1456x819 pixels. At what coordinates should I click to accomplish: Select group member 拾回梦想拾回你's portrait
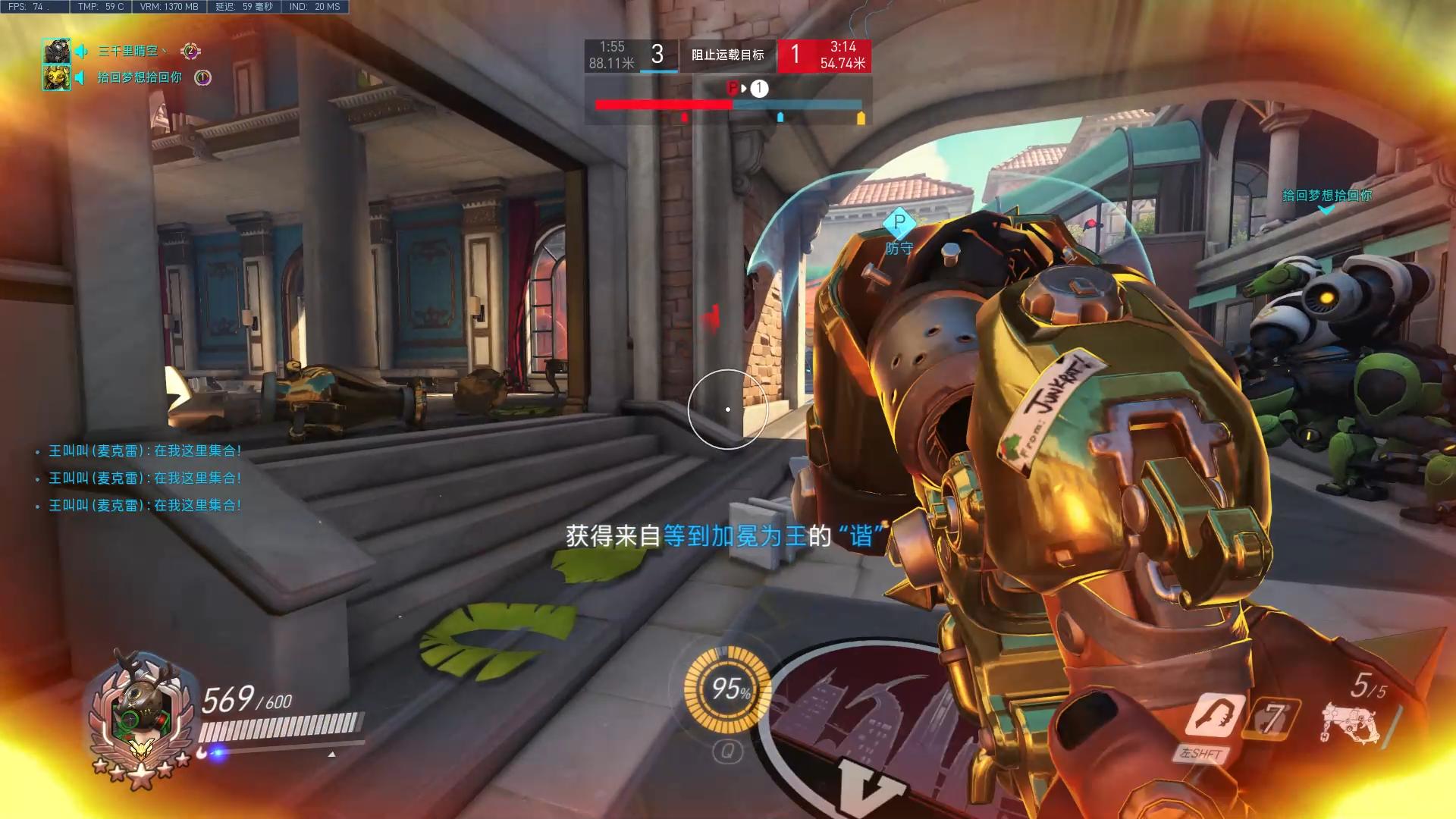pyautogui.click(x=56, y=77)
